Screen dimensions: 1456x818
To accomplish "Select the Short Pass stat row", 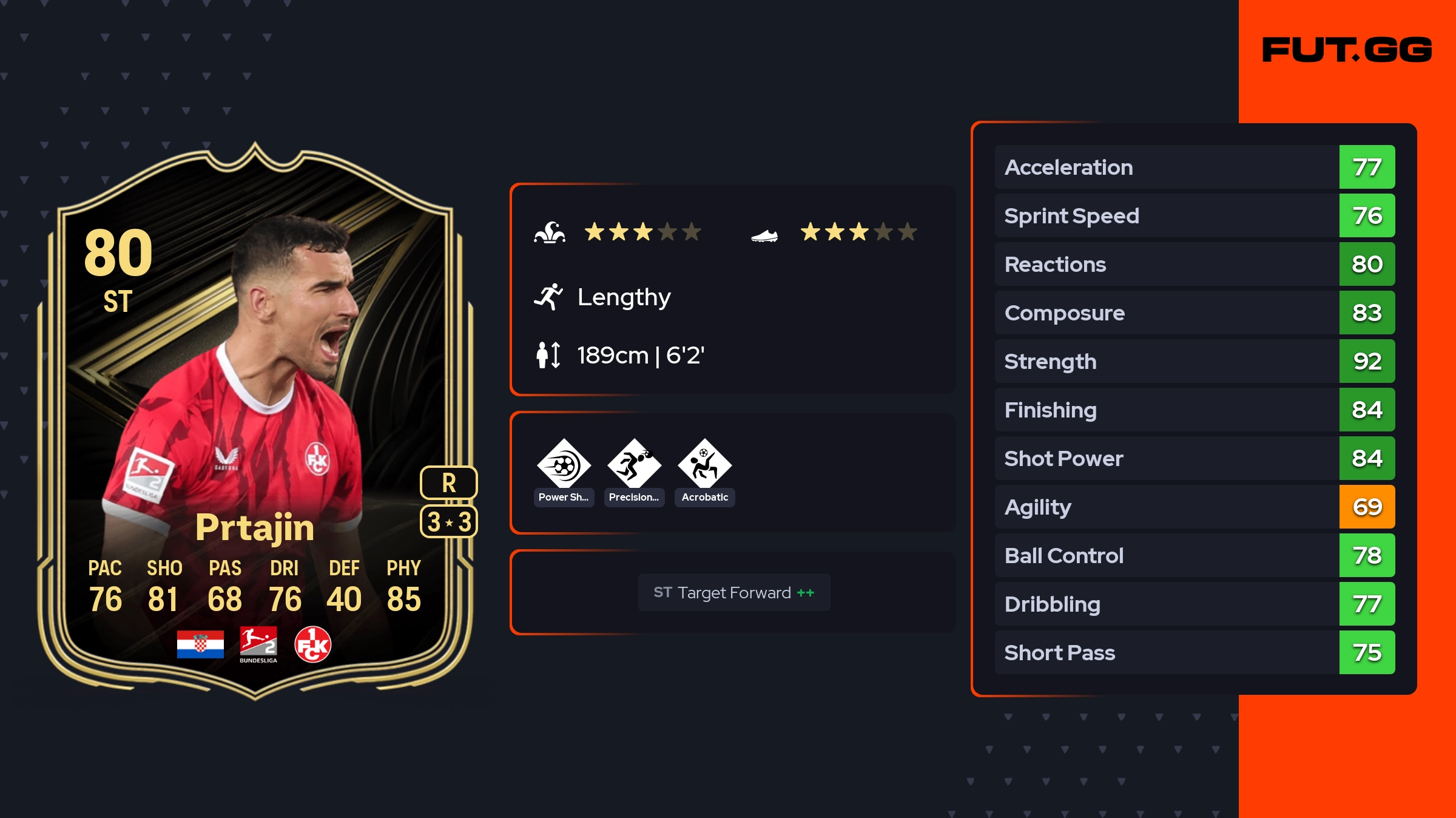I will click(x=1195, y=652).
